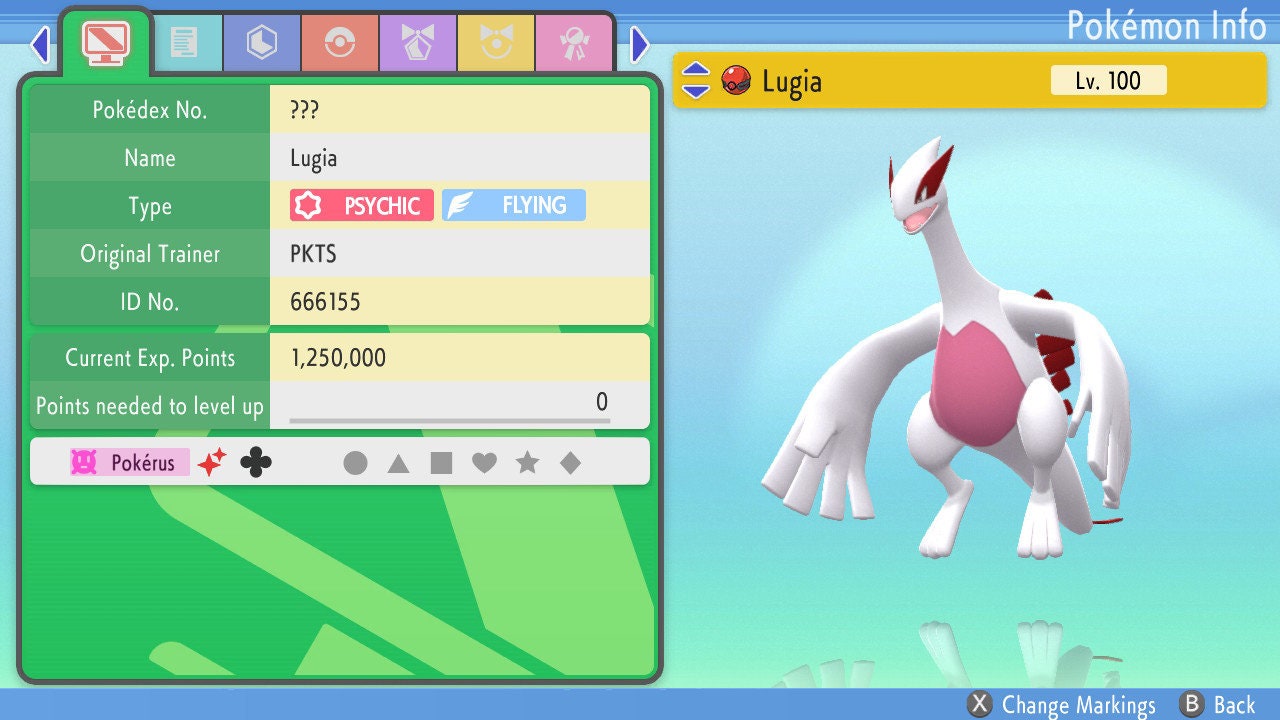This screenshot has height=720, width=1280.
Task: Toggle the heart marking
Action: coord(484,463)
